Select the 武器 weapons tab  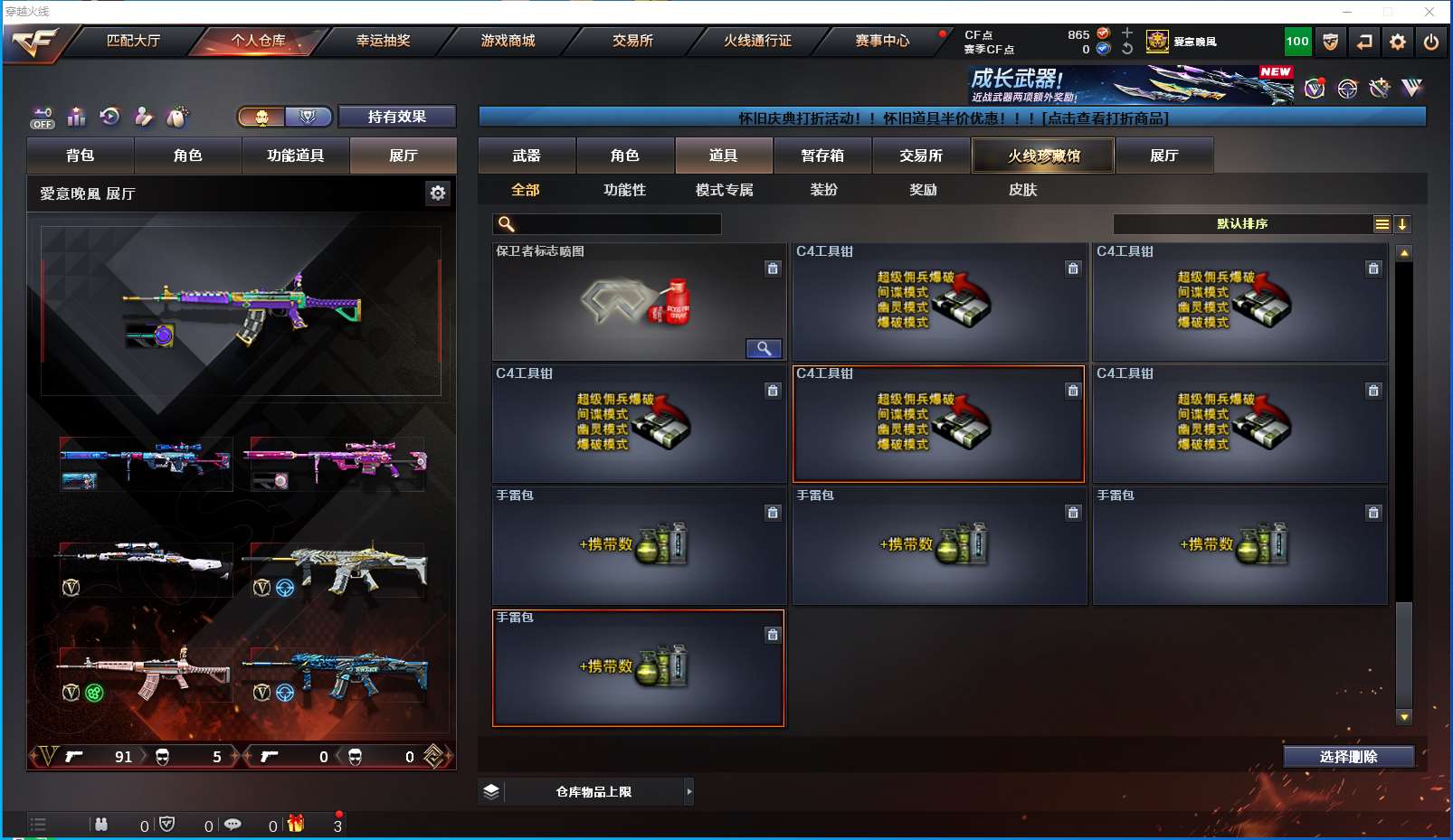pyautogui.click(x=527, y=156)
